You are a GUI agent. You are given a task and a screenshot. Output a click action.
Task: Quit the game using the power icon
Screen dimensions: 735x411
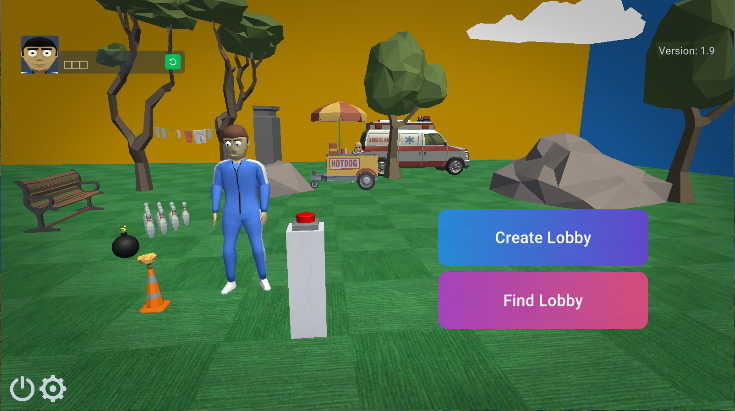point(22,388)
